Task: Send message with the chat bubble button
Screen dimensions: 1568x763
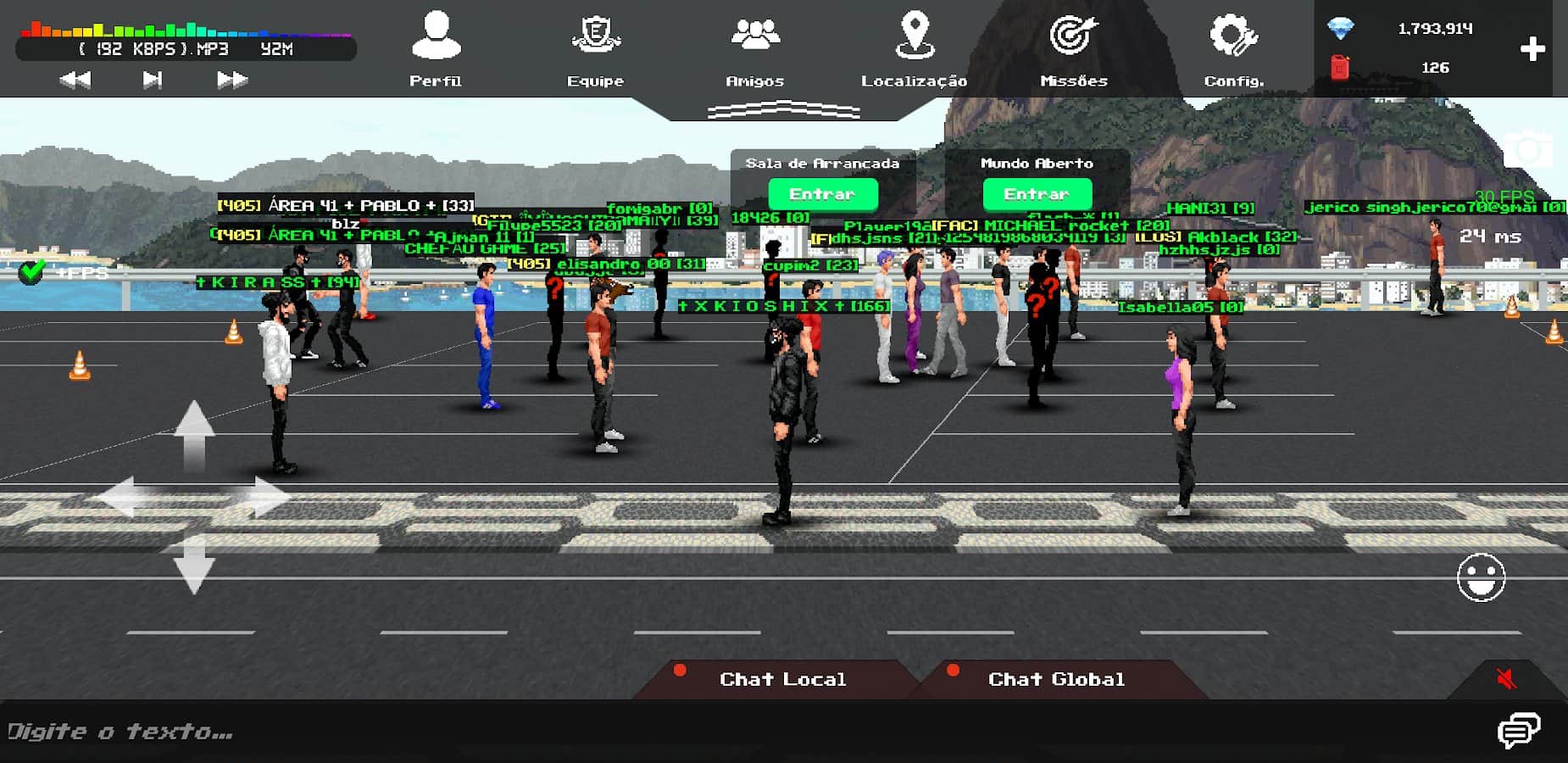Action: (x=1518, y=731)
